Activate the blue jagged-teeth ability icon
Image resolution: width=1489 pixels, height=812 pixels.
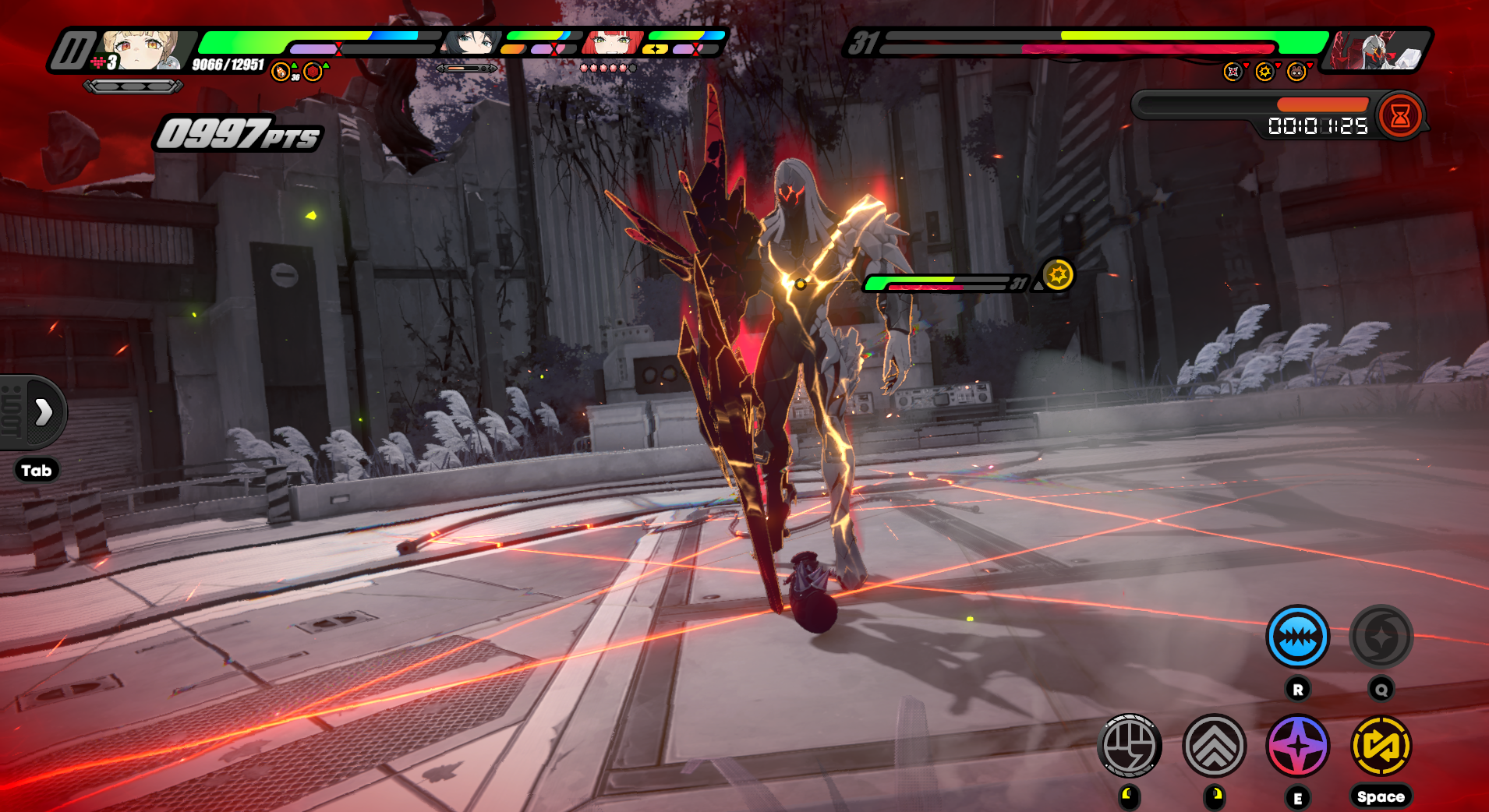pos(1297,637)
